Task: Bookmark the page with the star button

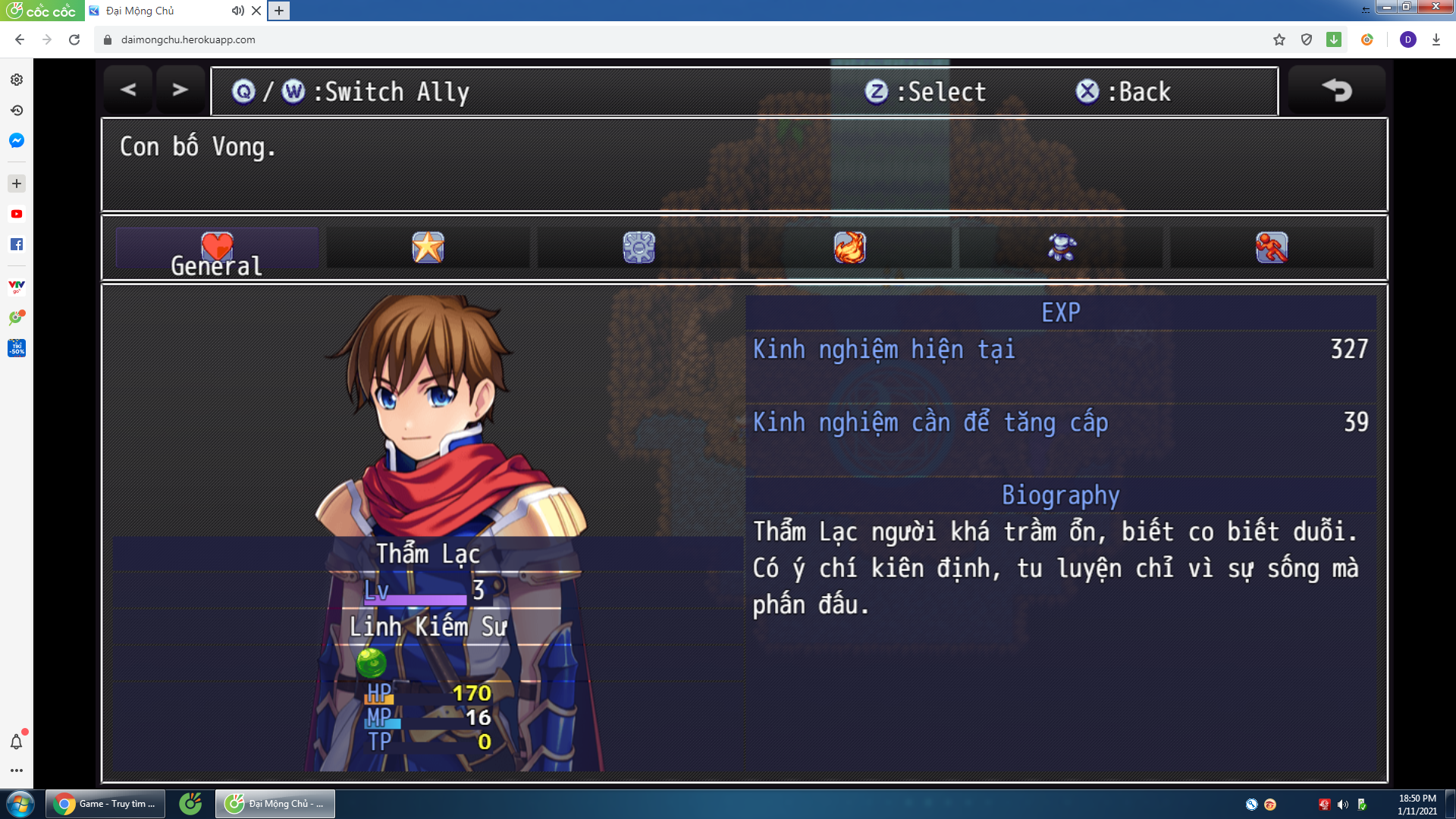Action: coord(1279,39)
